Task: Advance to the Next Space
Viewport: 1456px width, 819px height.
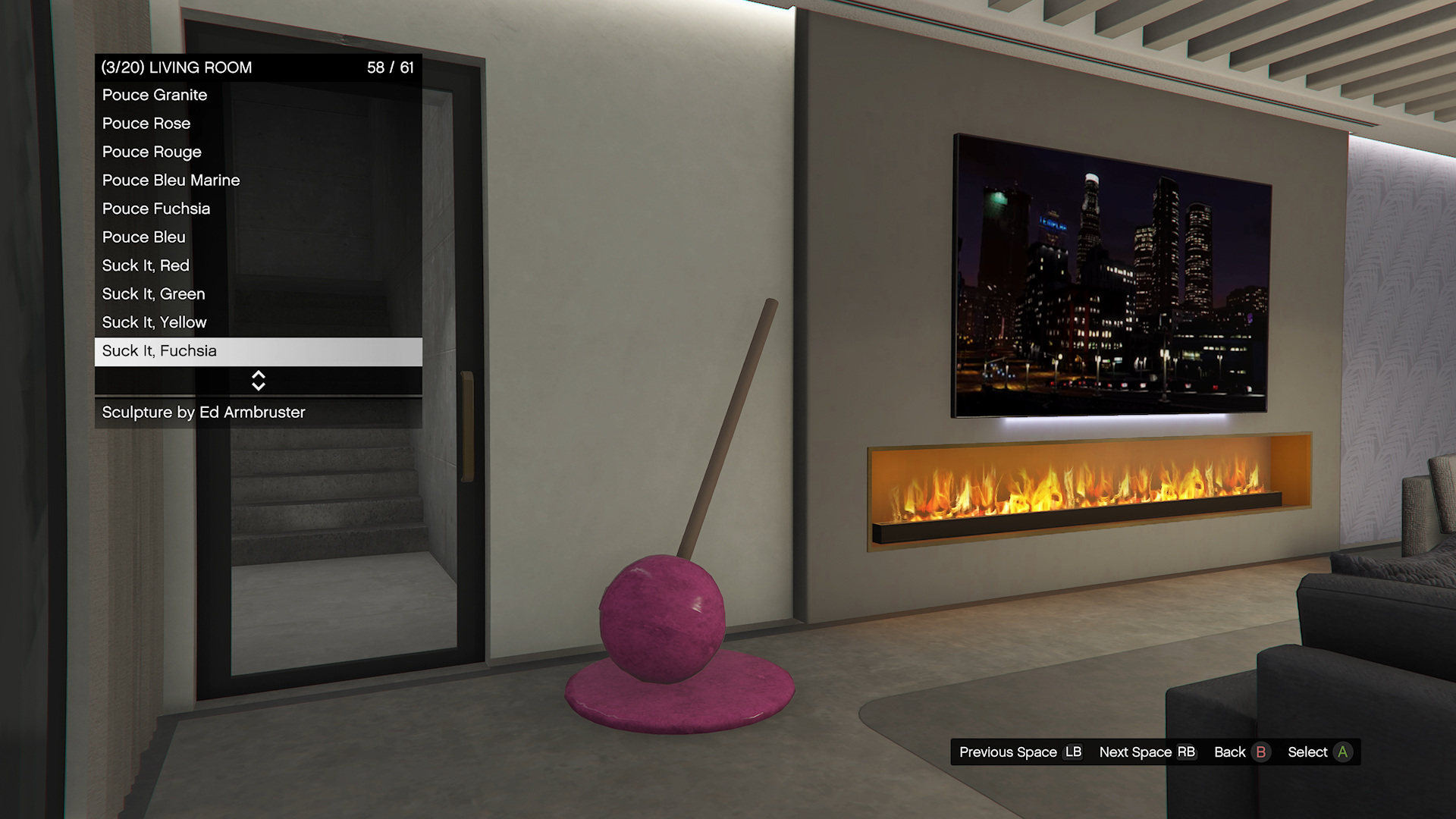Action: (x=1147, y=752)
